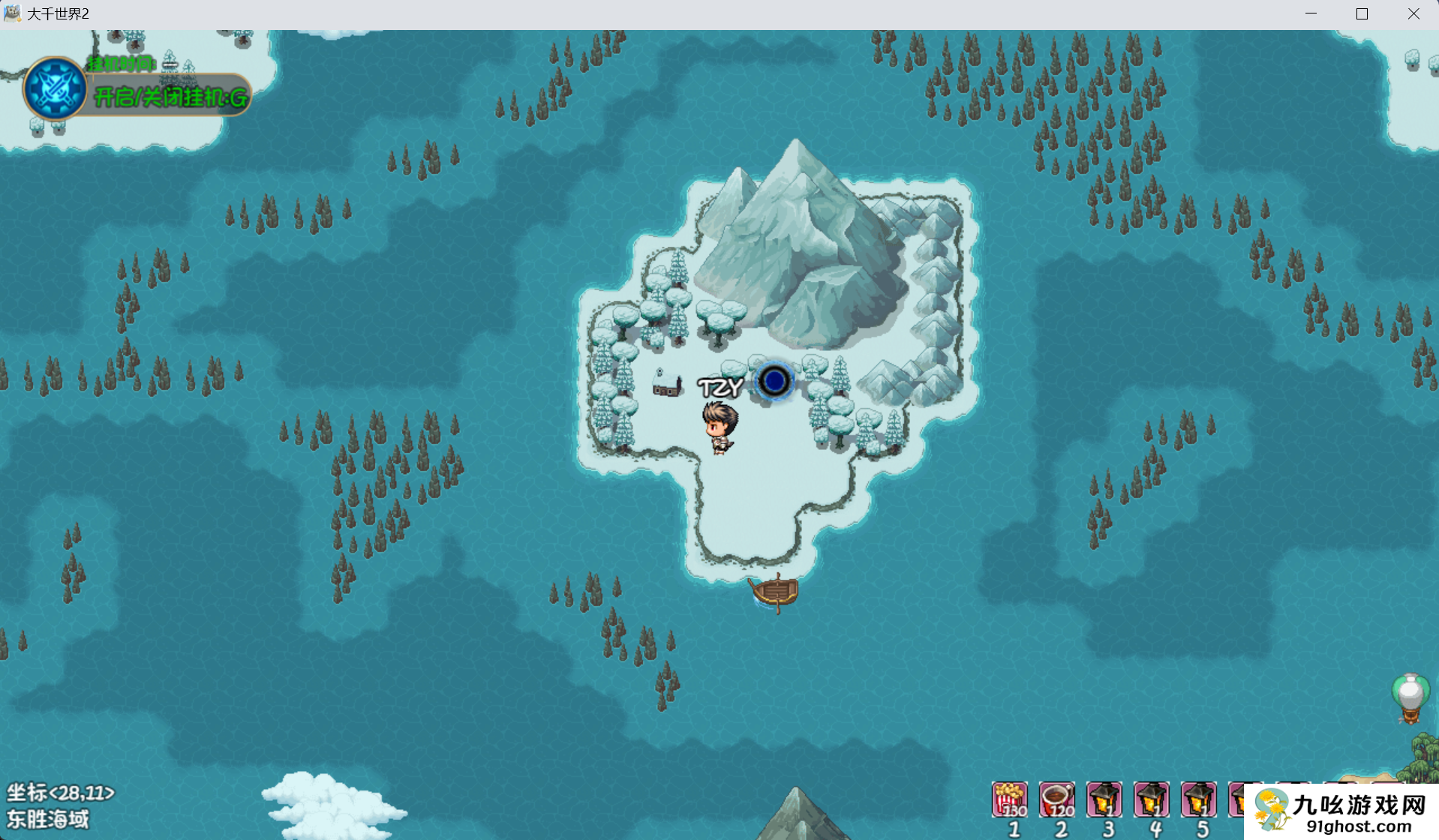Activate the lantern in hotbar slot 3
This screenshot has width=1439, height=840.
1104,799
